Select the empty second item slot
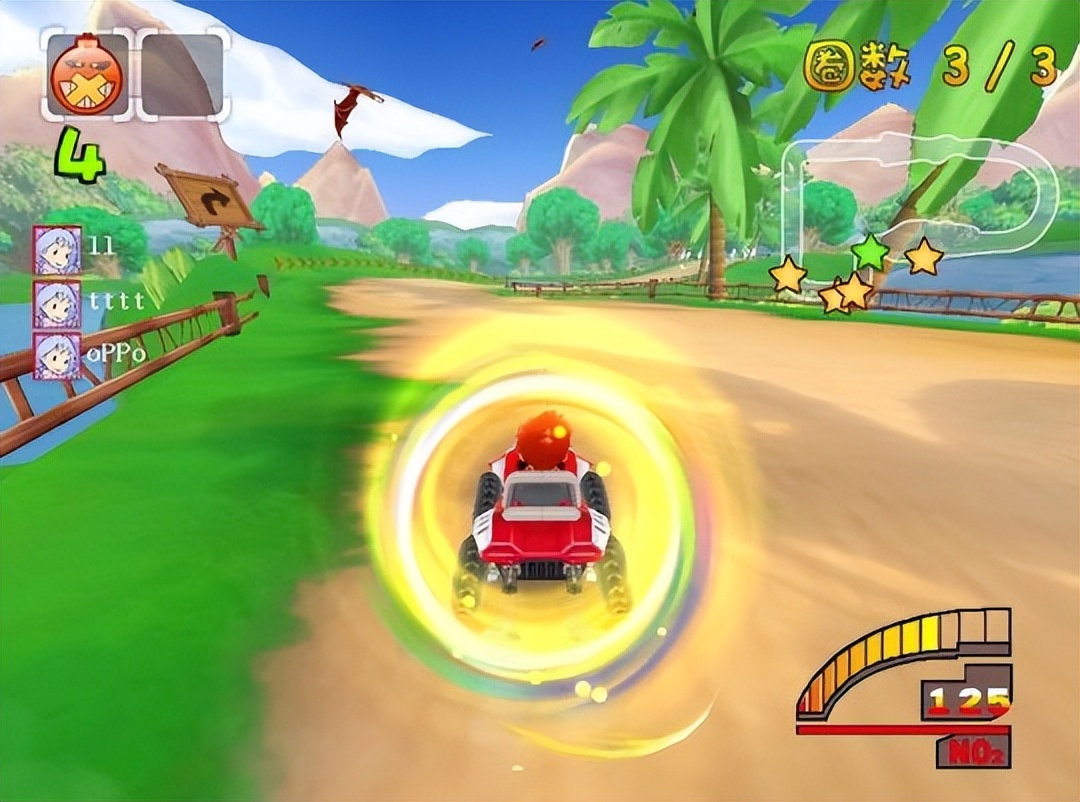The height and width of the screenshot is (802, 1080). point(182,75)
